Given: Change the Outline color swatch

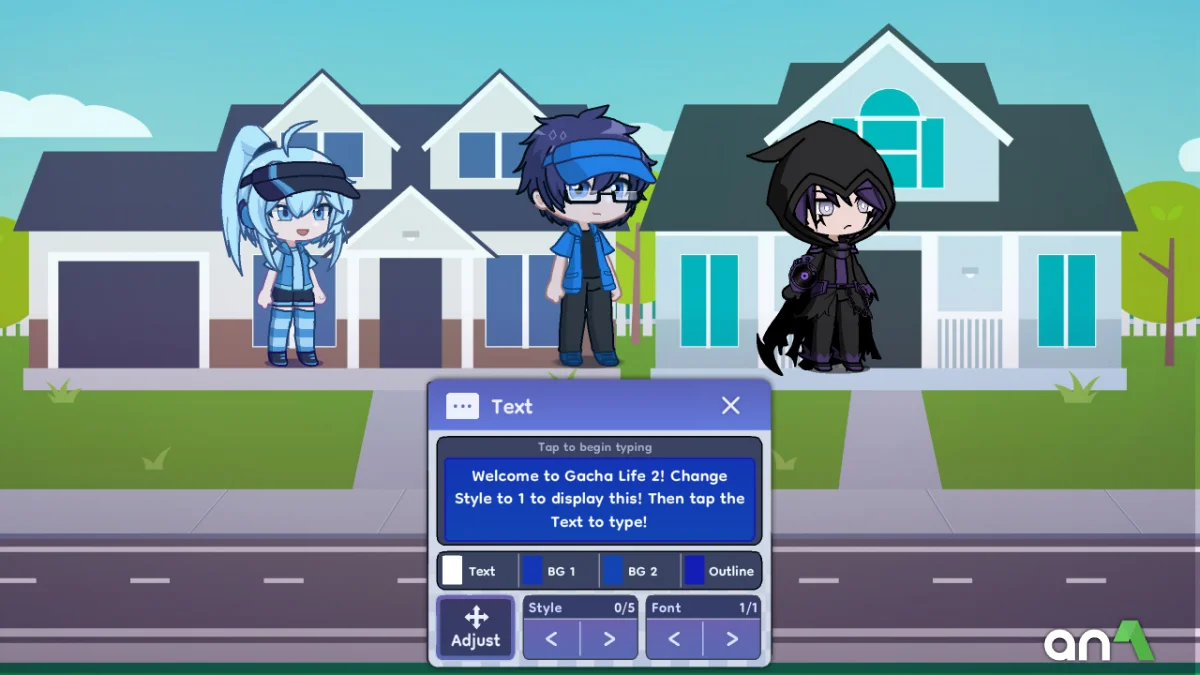Looking at the screenshot, I should [694, 571].
